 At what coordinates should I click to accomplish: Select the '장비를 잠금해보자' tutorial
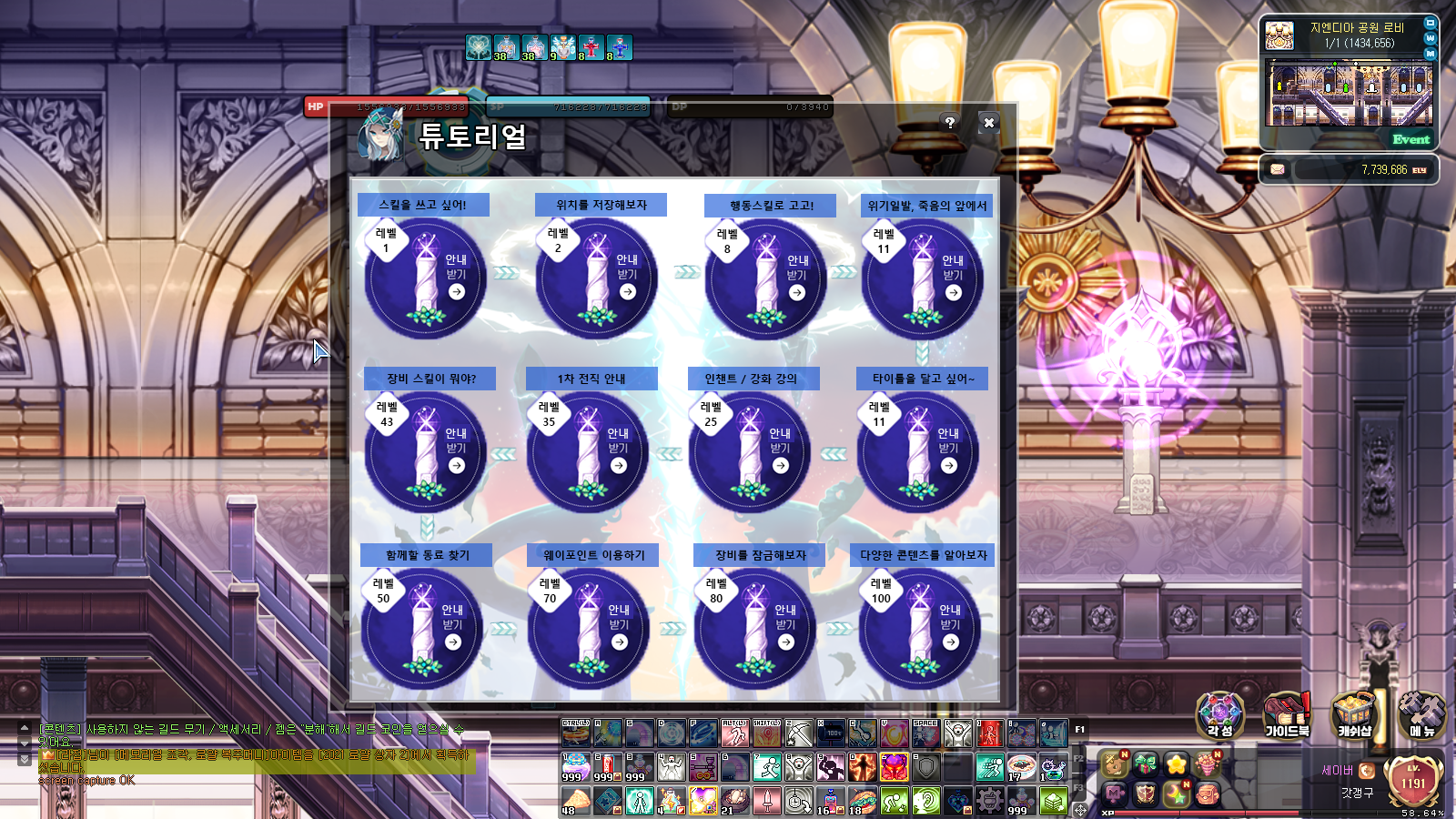pos(785,642)
